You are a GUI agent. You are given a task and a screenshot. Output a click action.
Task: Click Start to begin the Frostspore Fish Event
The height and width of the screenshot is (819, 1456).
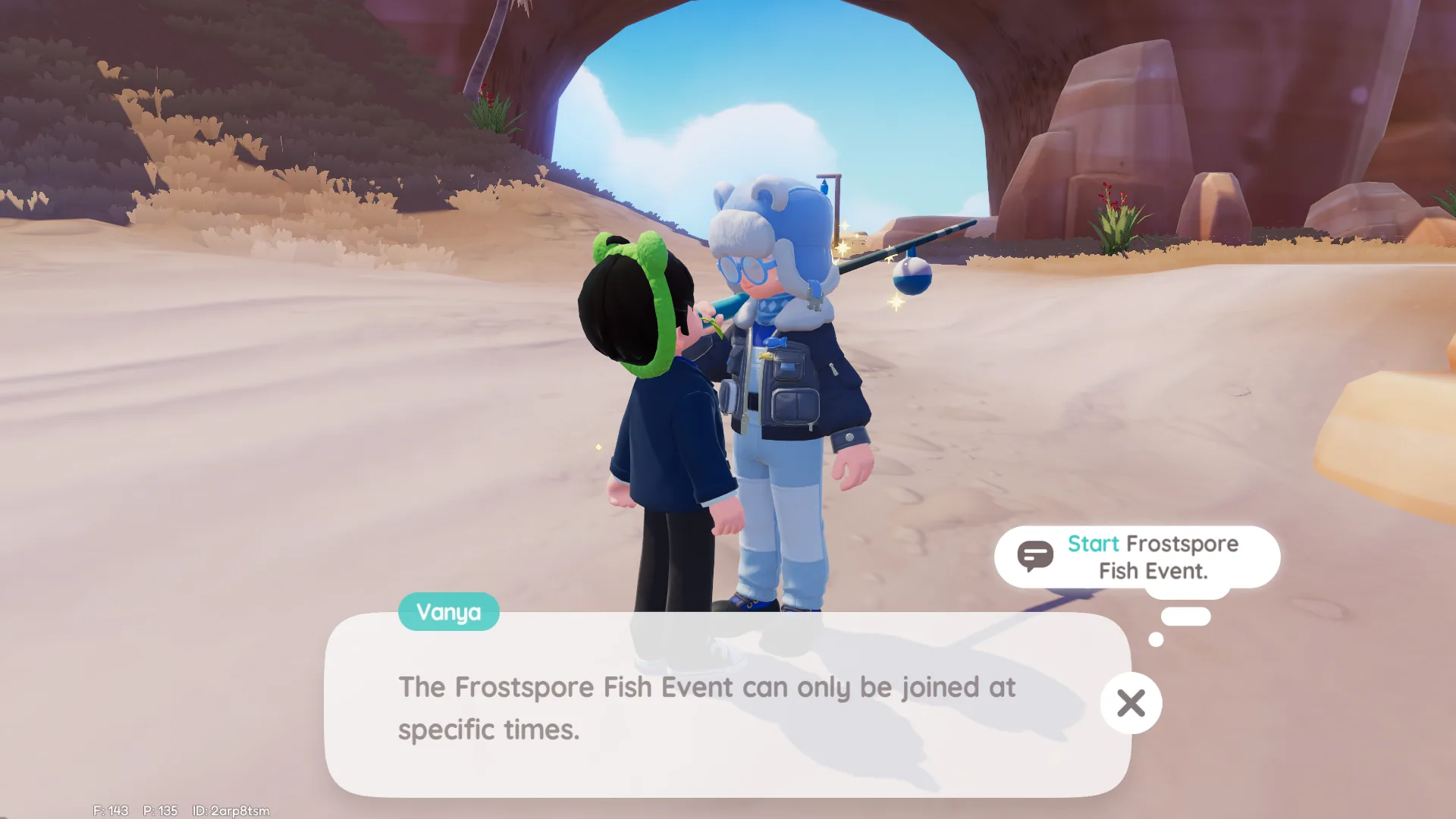(1095, 544)
